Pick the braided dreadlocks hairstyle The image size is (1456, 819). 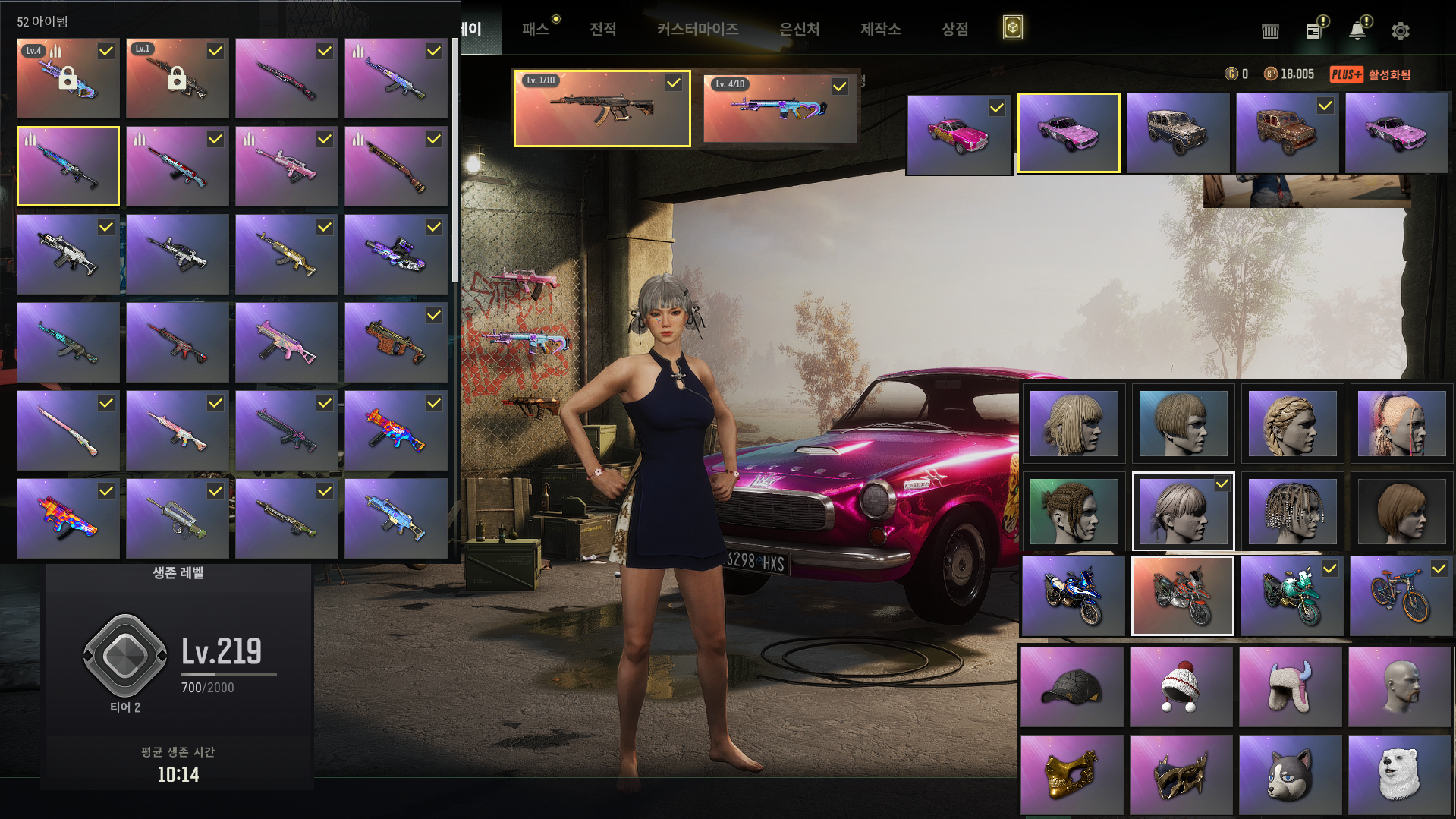pyautogui.click(x=1291, y=511)
